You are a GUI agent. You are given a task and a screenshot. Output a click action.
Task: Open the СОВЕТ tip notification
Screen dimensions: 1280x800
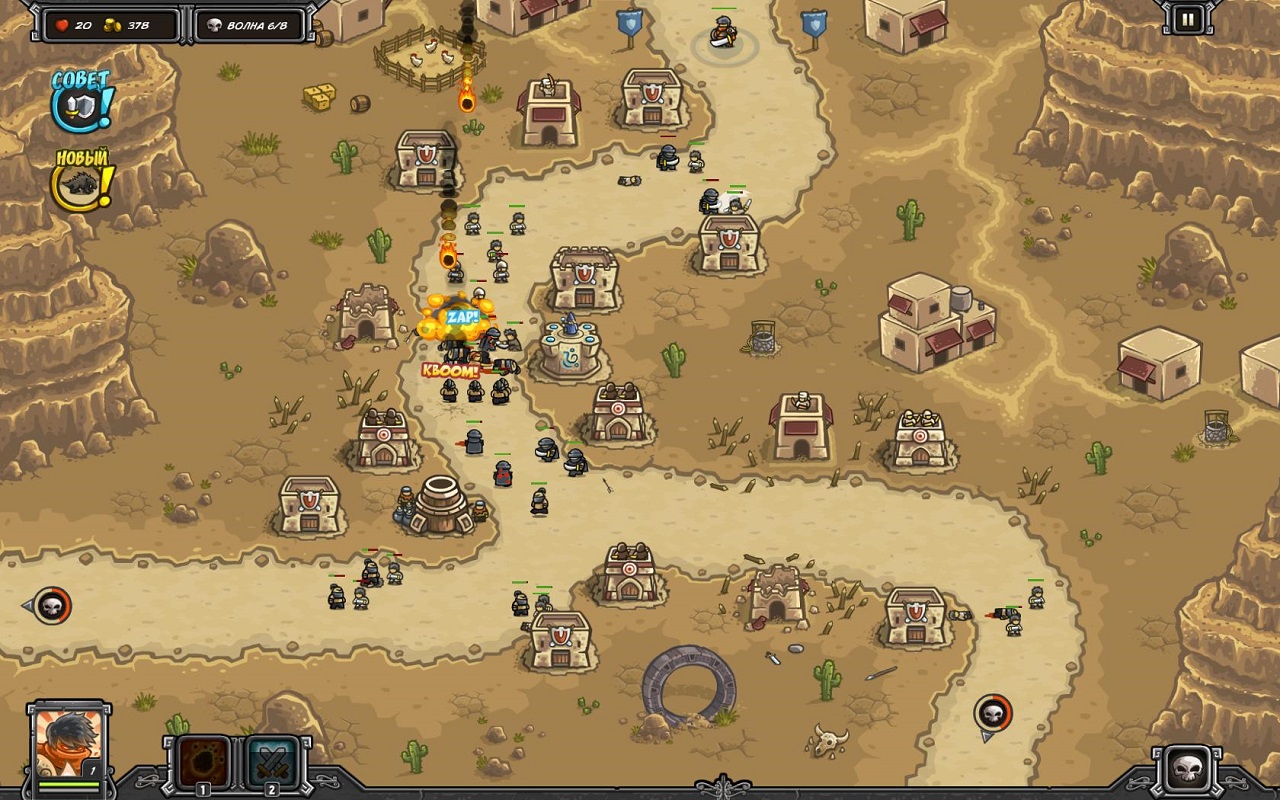point(83,99)
